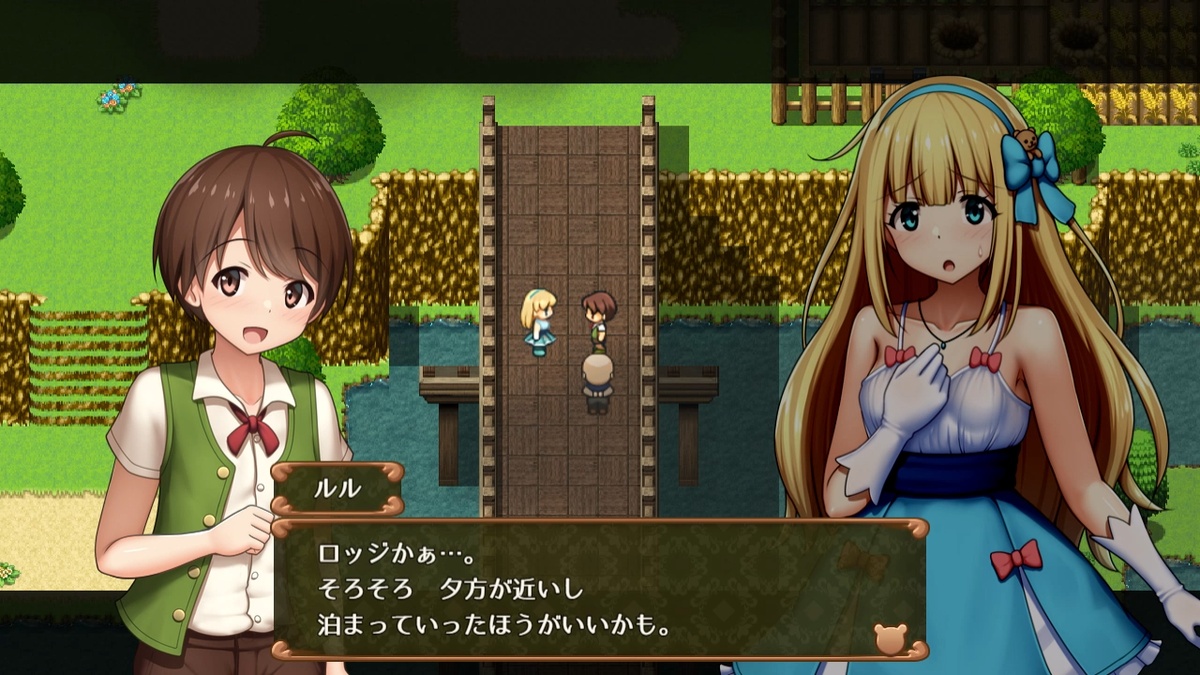1200x675 pixels.
Task: Click the dialogue text box to continue
Action: pos(600,590)
